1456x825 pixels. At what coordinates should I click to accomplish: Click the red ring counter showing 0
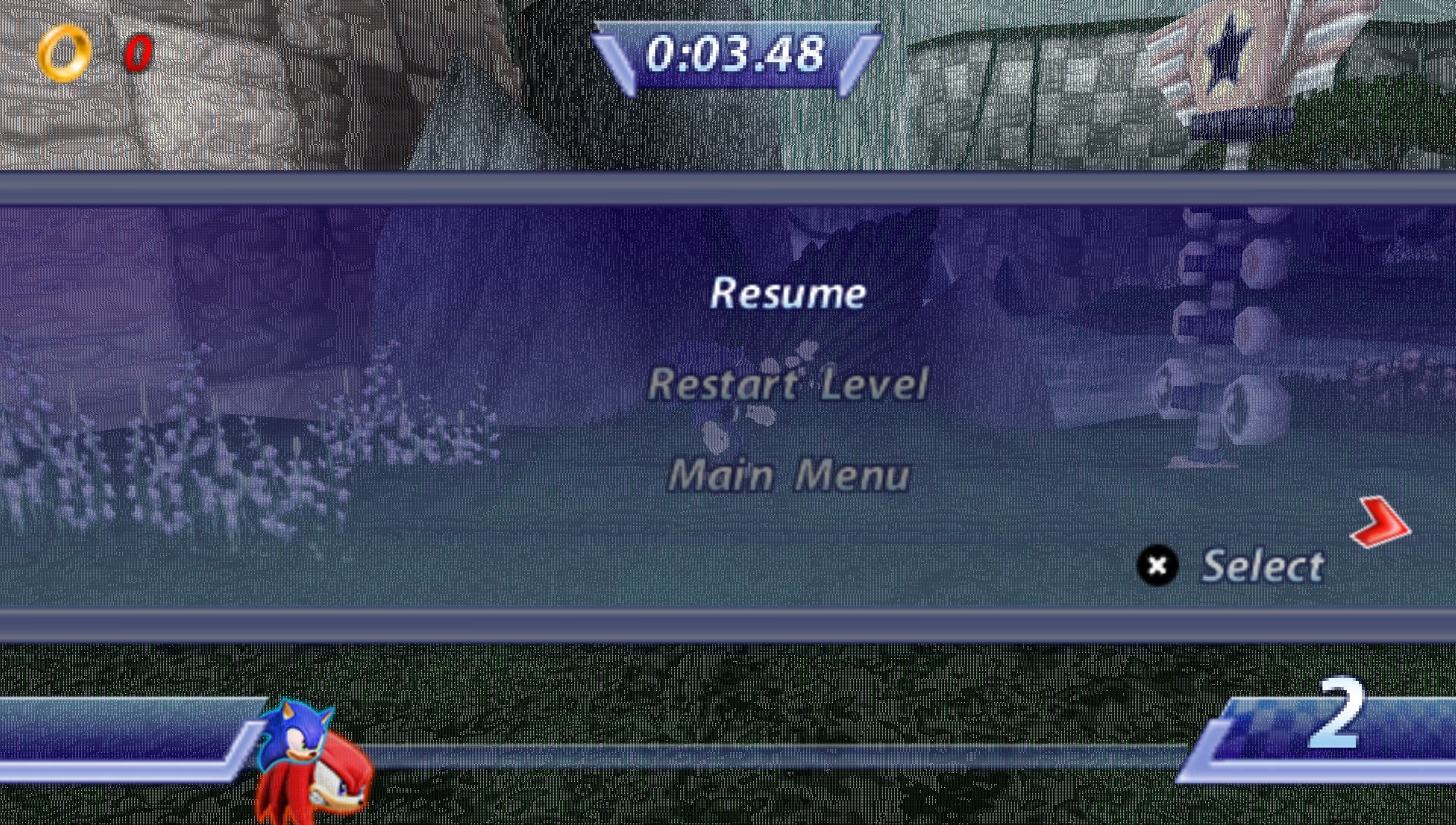136,53
